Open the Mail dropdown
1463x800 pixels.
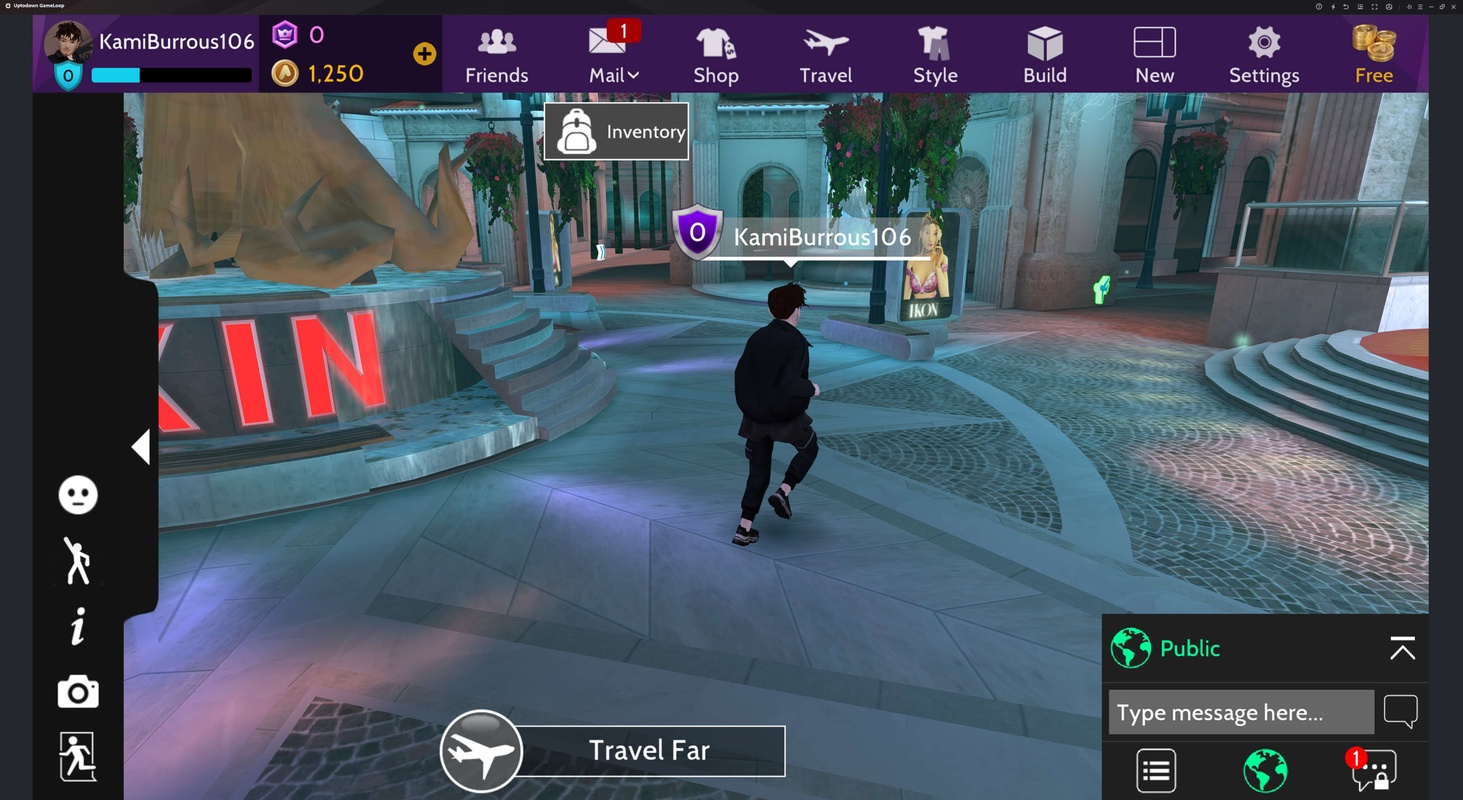pyautogui.click(x=613, y=55)
